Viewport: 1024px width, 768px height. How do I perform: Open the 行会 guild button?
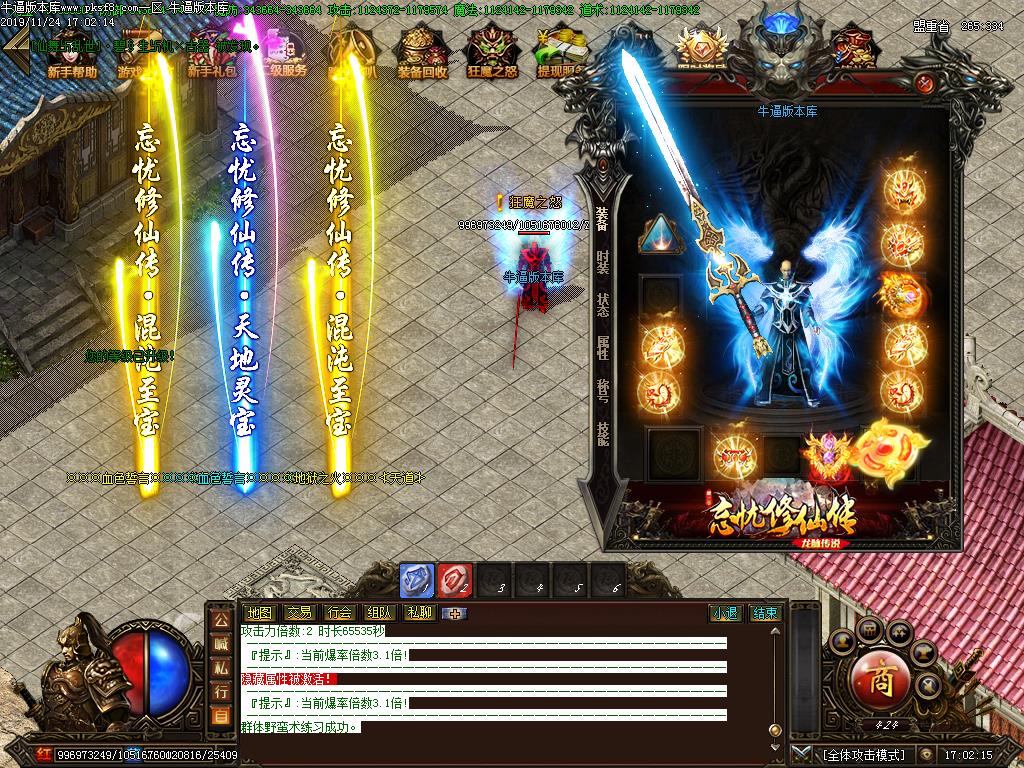(339, 613)
